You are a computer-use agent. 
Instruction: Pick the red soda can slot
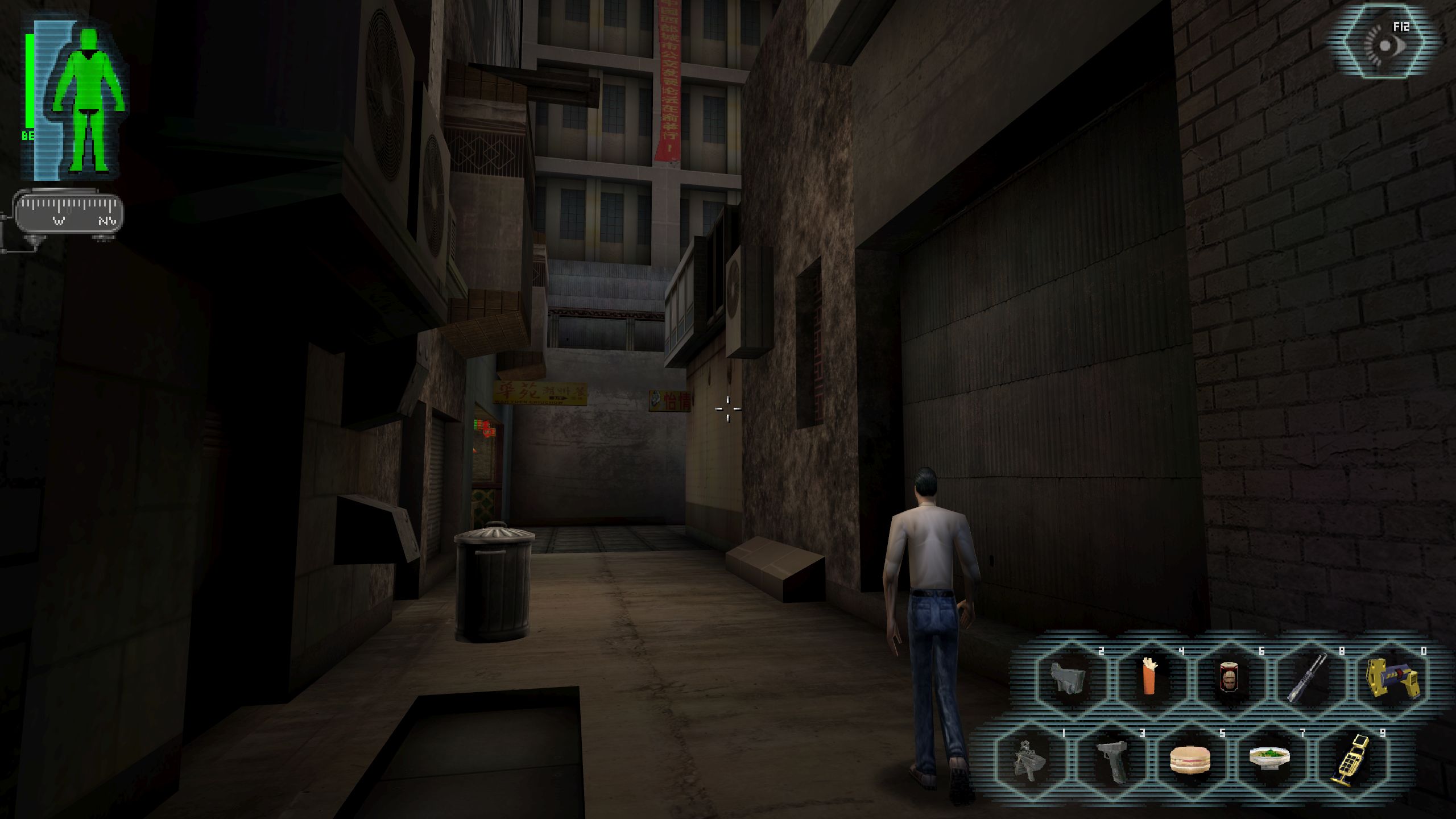1229,679
